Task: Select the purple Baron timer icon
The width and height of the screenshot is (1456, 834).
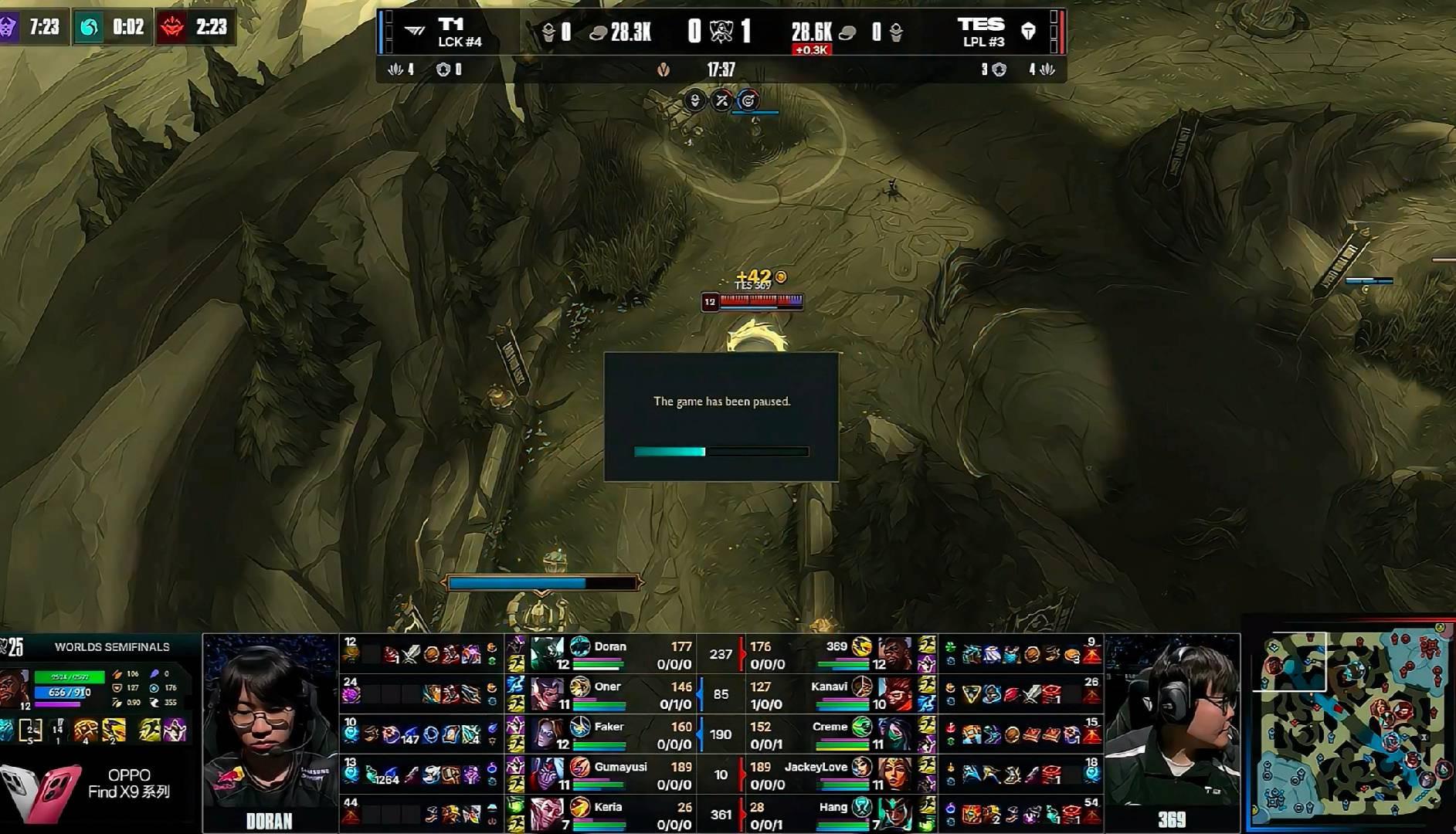Action: [9, 28]
